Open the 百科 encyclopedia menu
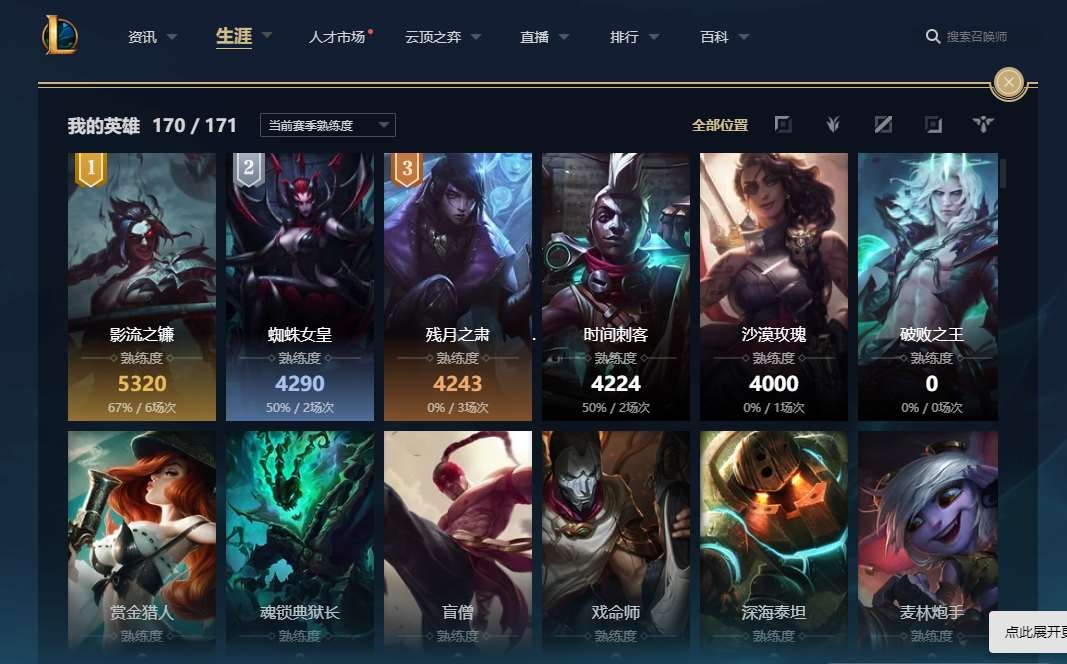The height and width of the screenshot is (664, 1067). pos(715,37)
